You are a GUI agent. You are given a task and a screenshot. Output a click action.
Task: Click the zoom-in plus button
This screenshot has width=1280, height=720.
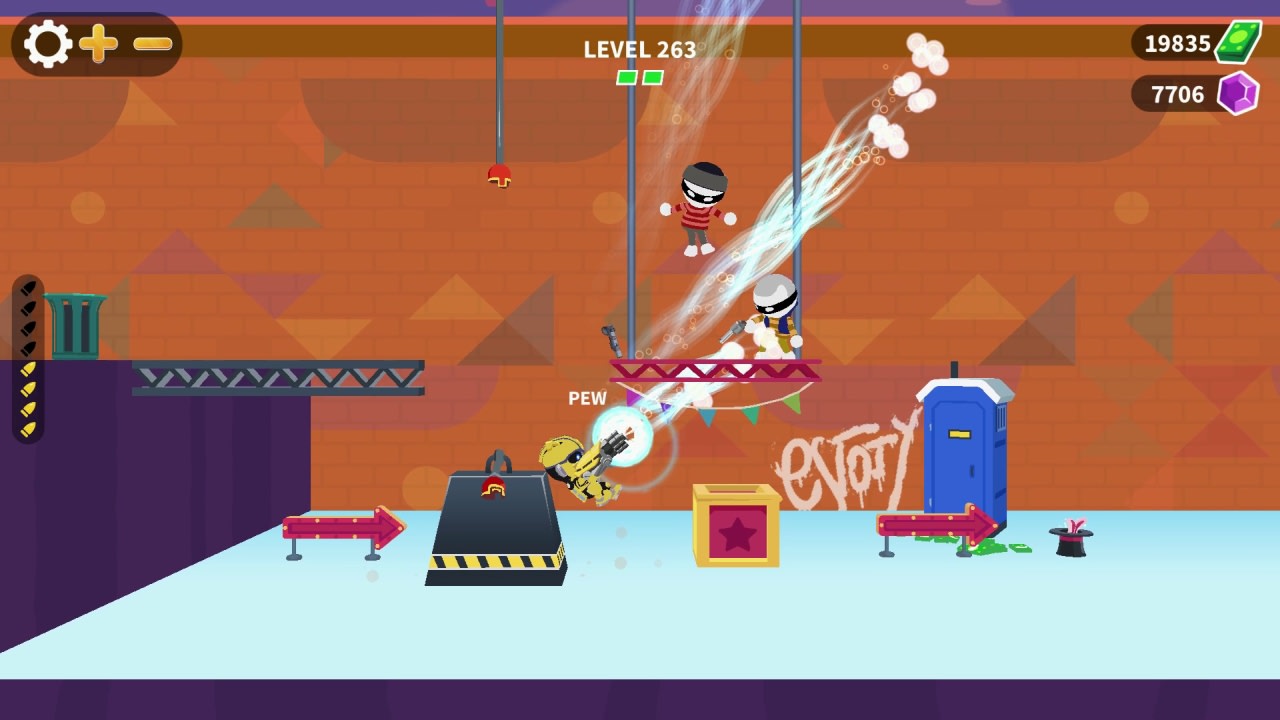(x=97, y=43)
